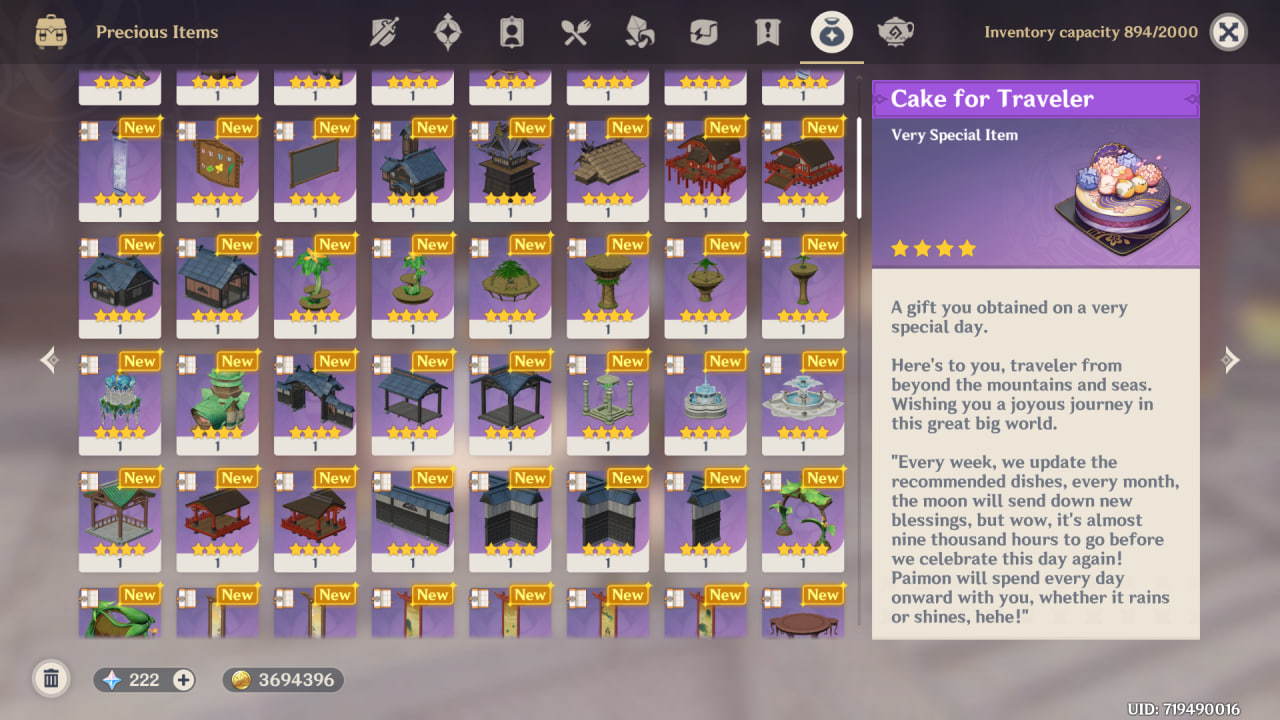Switch to the Food tab utensils icon

(575, 31)
